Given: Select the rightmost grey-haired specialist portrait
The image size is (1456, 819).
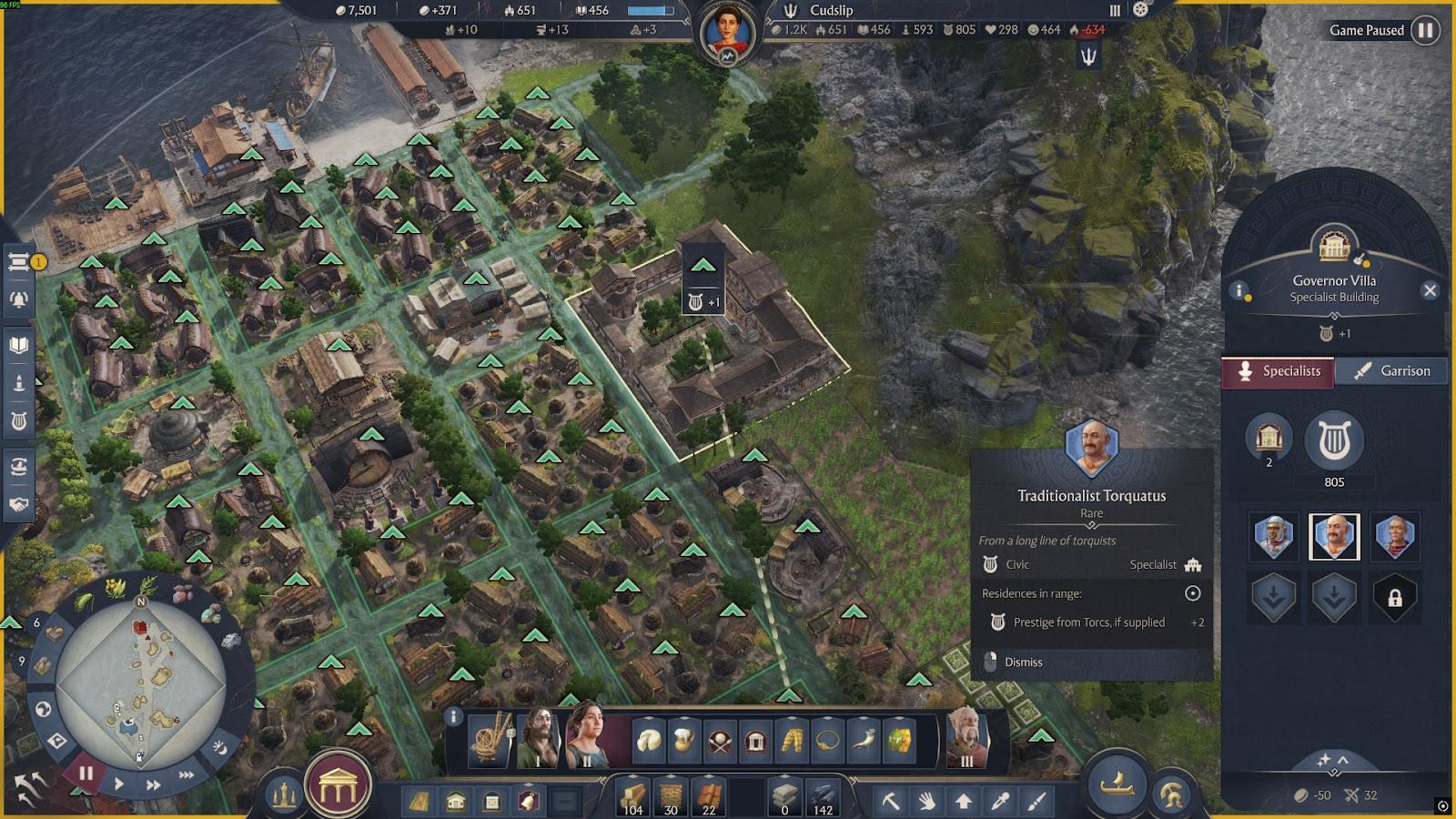Looking at the screenshot, I should 1394,537.
